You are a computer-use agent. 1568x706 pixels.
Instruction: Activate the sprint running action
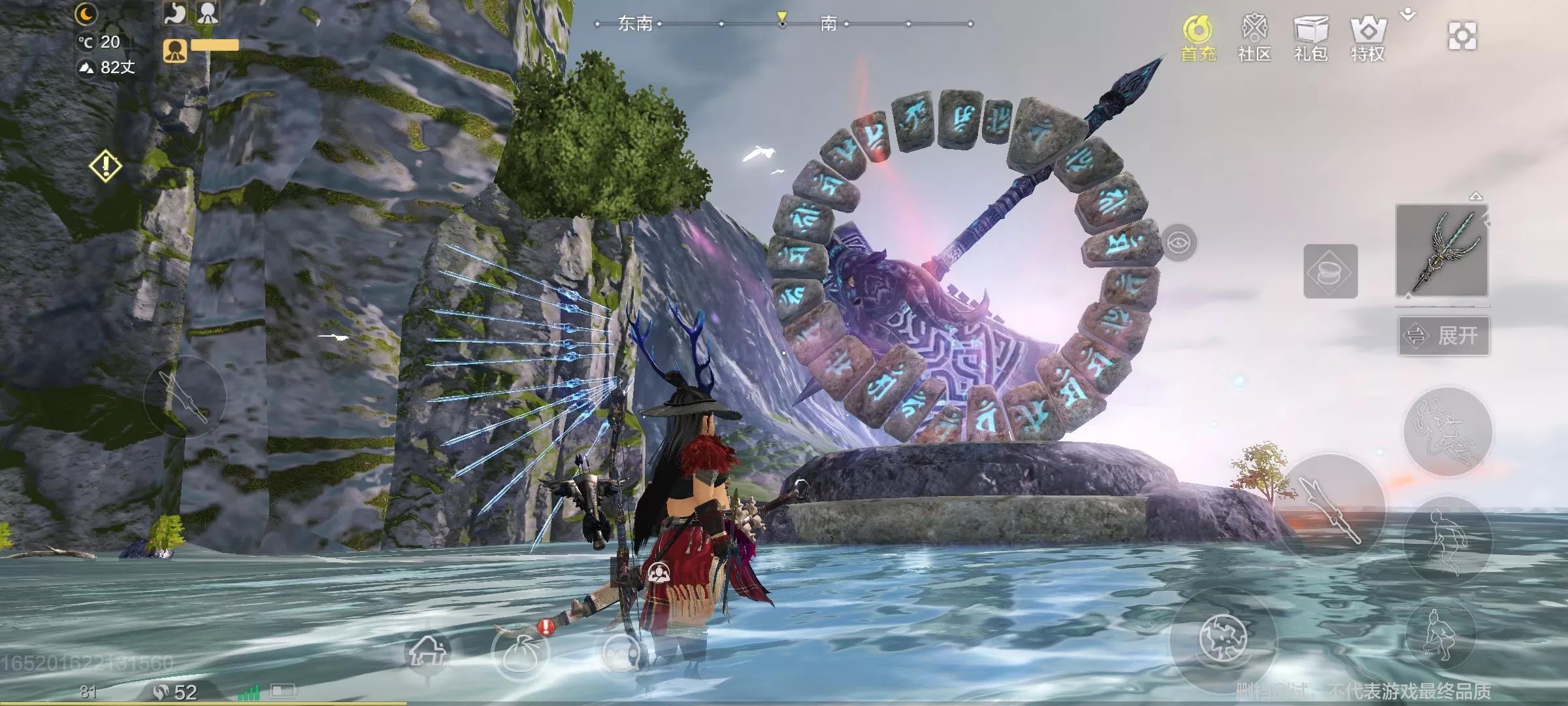pyautogui.click(x=1448, y=431)
